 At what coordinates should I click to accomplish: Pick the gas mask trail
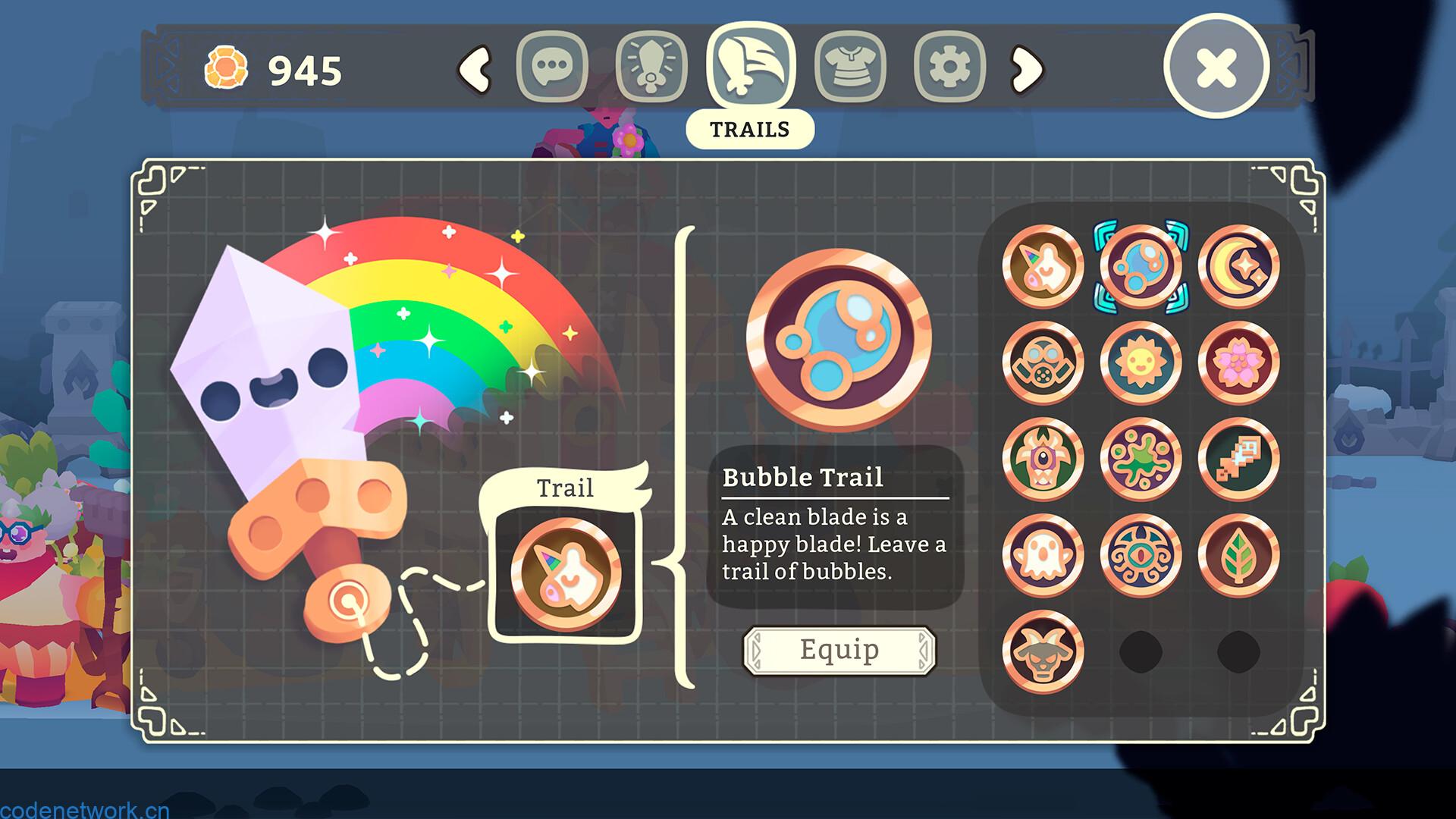pyautogui.click(x=1043, y=362)
